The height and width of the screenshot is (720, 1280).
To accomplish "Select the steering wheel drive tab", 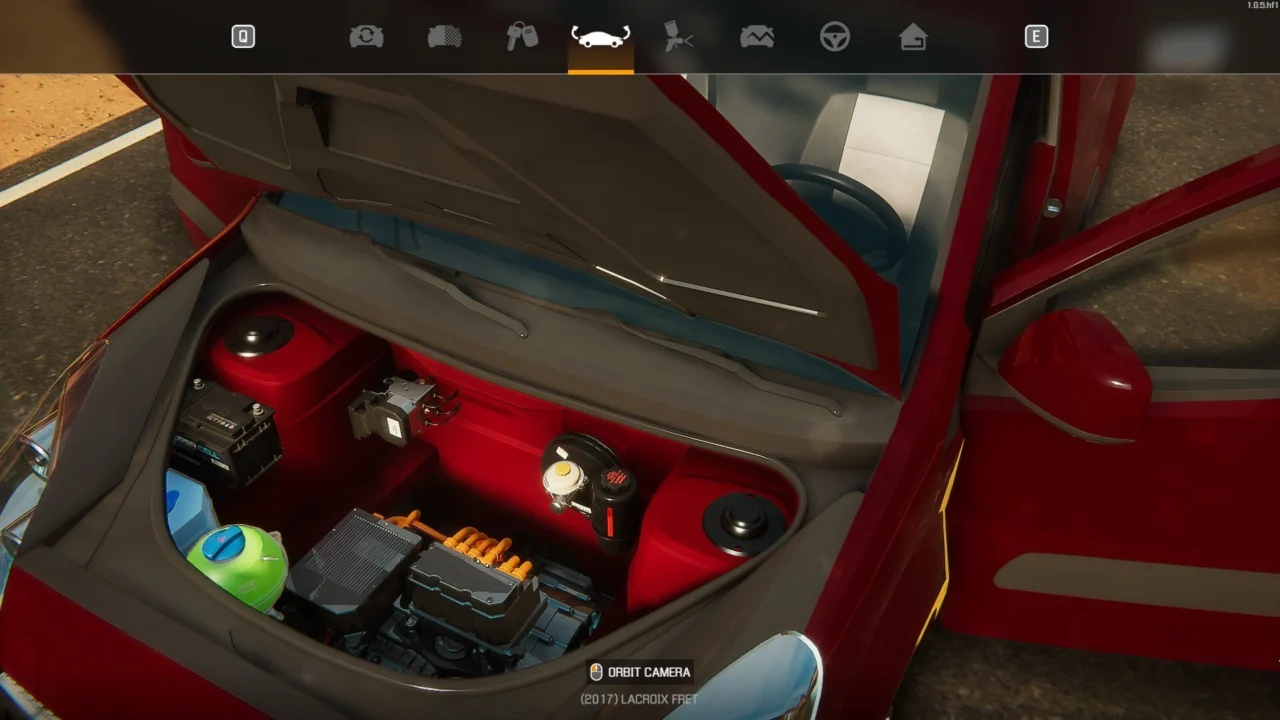I will [x=834, y=37].
